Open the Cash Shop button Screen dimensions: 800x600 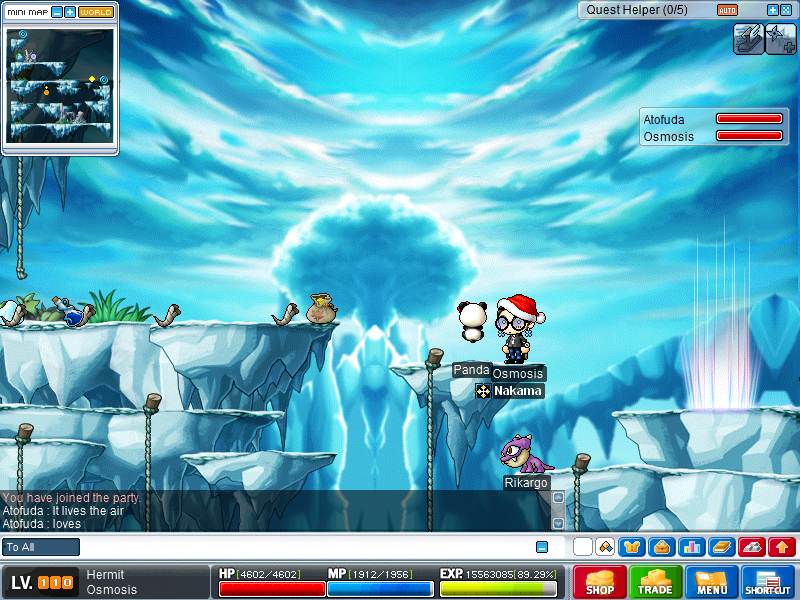600,582
